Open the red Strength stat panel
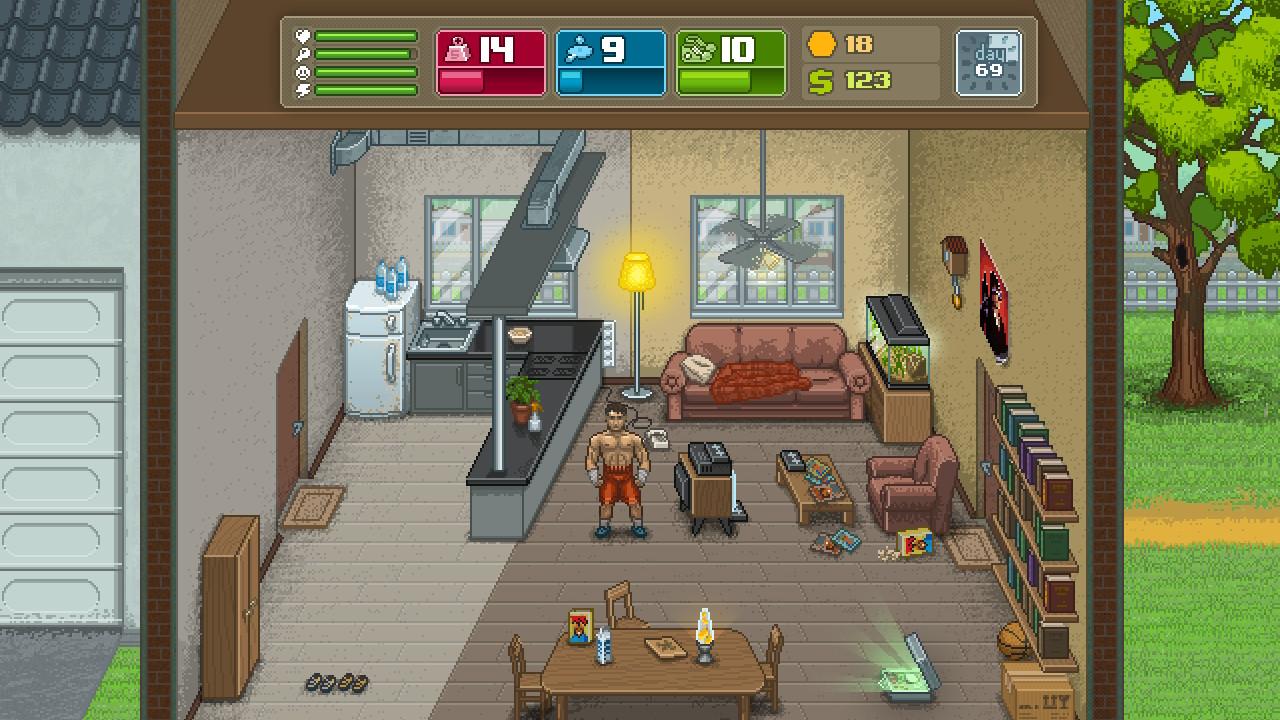1280x720 pixels. tap(491, 63)
